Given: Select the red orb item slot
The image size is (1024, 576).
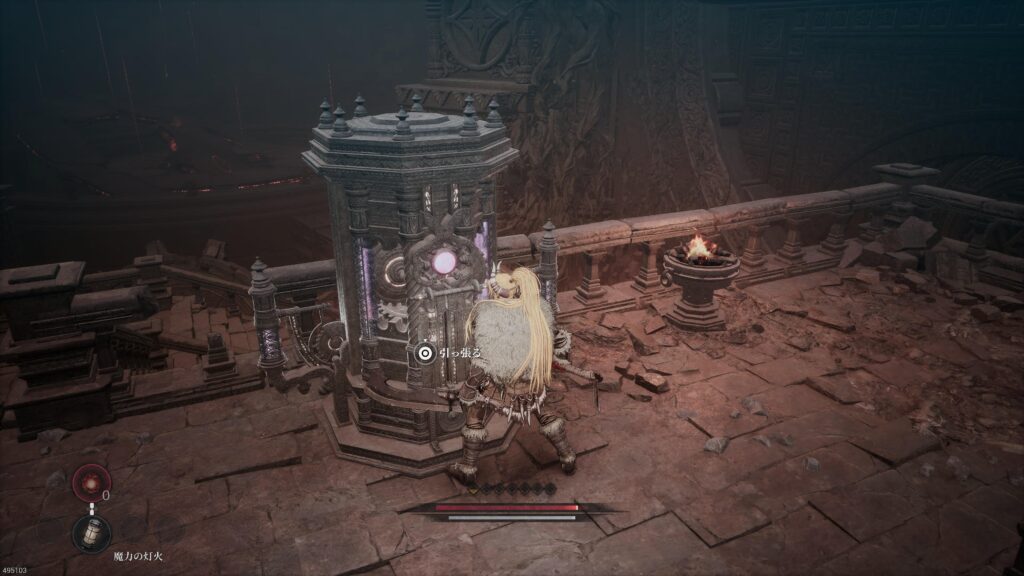Looking at the screenshot, I should point(90,484).
